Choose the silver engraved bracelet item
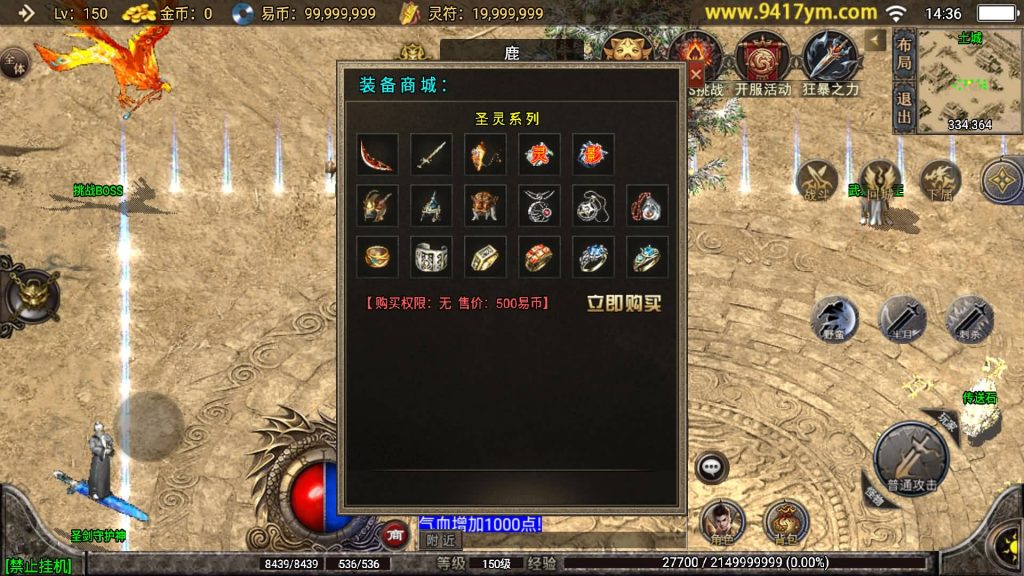This screenshot has width=1024, height=576. click(431, 257)
